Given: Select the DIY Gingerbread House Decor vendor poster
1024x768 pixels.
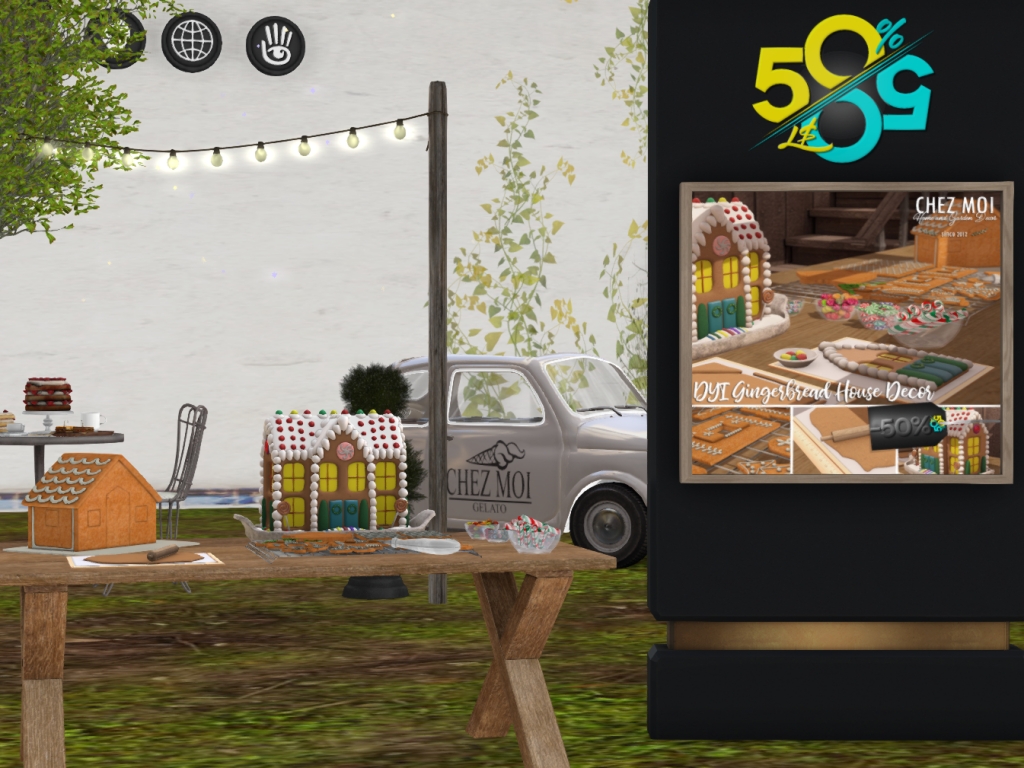Looking at the screenshot, I should coord(846,331).
